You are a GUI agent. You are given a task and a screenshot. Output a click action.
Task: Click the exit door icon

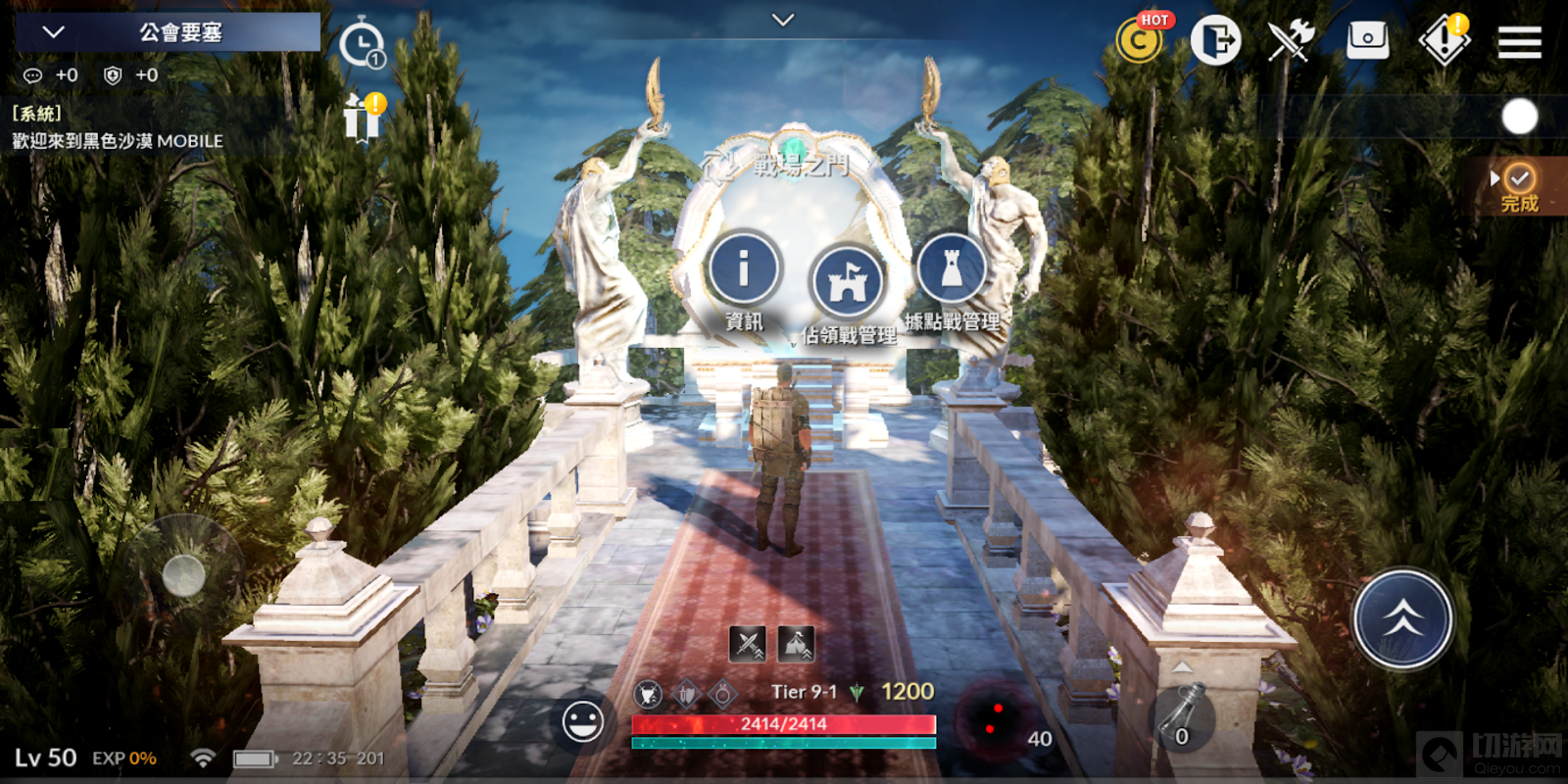click(x=1215, y=41)
